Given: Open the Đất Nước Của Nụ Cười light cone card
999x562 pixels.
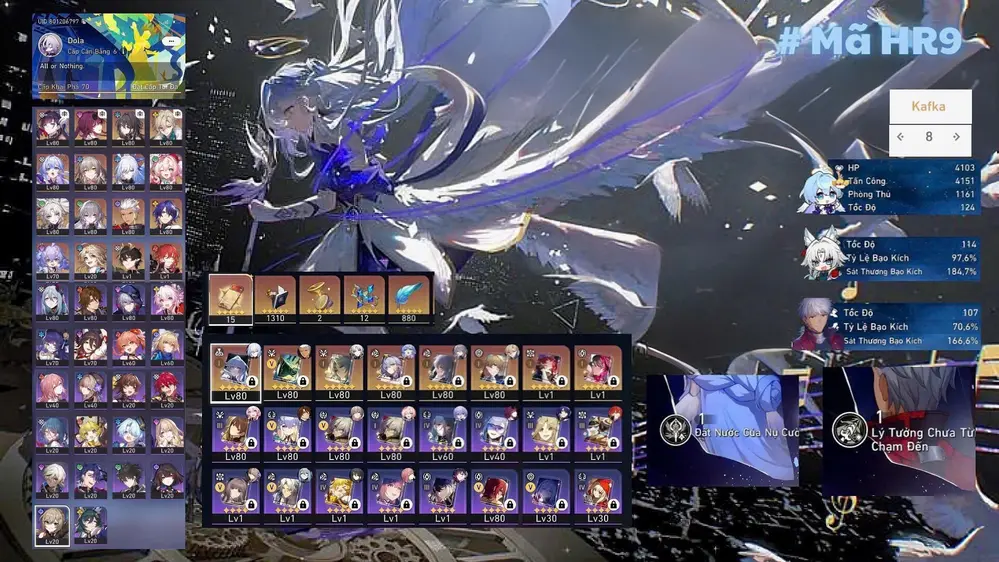Looking at the screenshot, I should click(x=722, y=429).
